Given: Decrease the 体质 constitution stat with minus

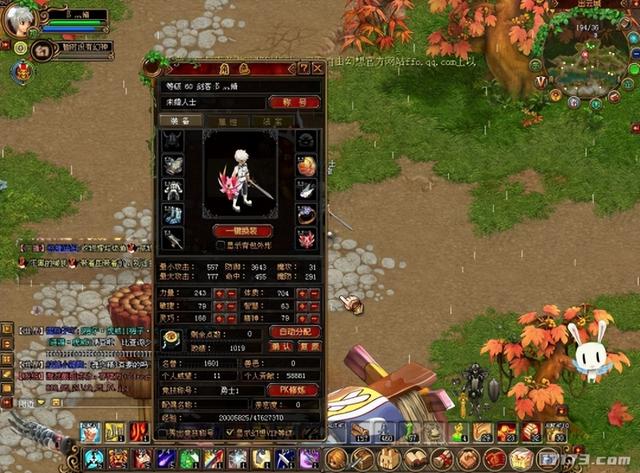Looking at the screenshot, I should (x=314, y=294).
